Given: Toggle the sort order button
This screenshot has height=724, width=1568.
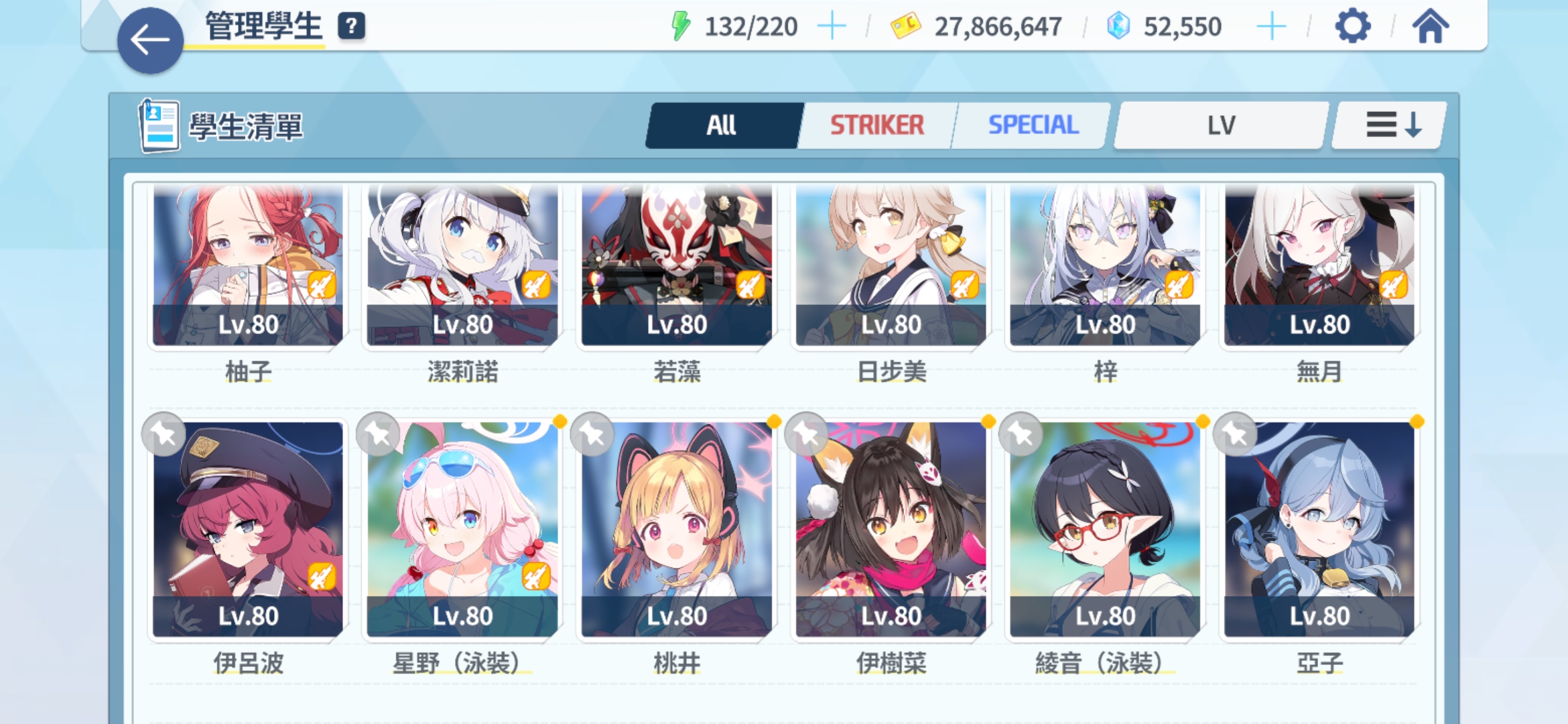Looking at the screenshot, I should [x=1392, y=125].
